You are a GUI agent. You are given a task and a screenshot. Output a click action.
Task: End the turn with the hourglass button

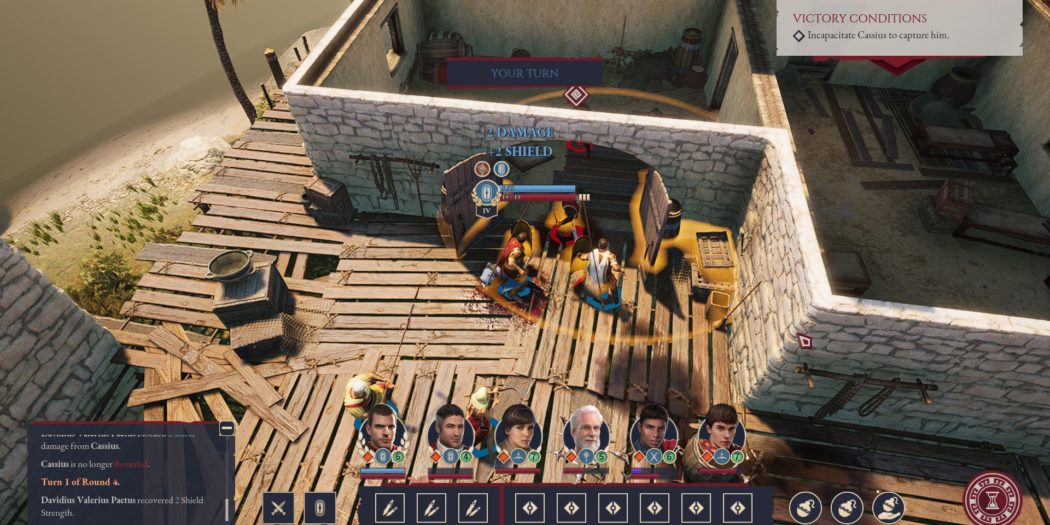pos(992,499)
